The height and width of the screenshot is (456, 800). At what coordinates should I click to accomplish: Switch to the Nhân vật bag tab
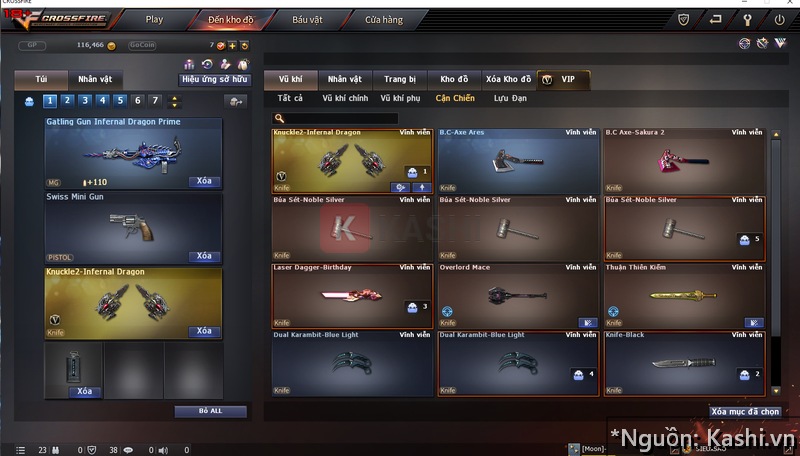pos(95,79)
